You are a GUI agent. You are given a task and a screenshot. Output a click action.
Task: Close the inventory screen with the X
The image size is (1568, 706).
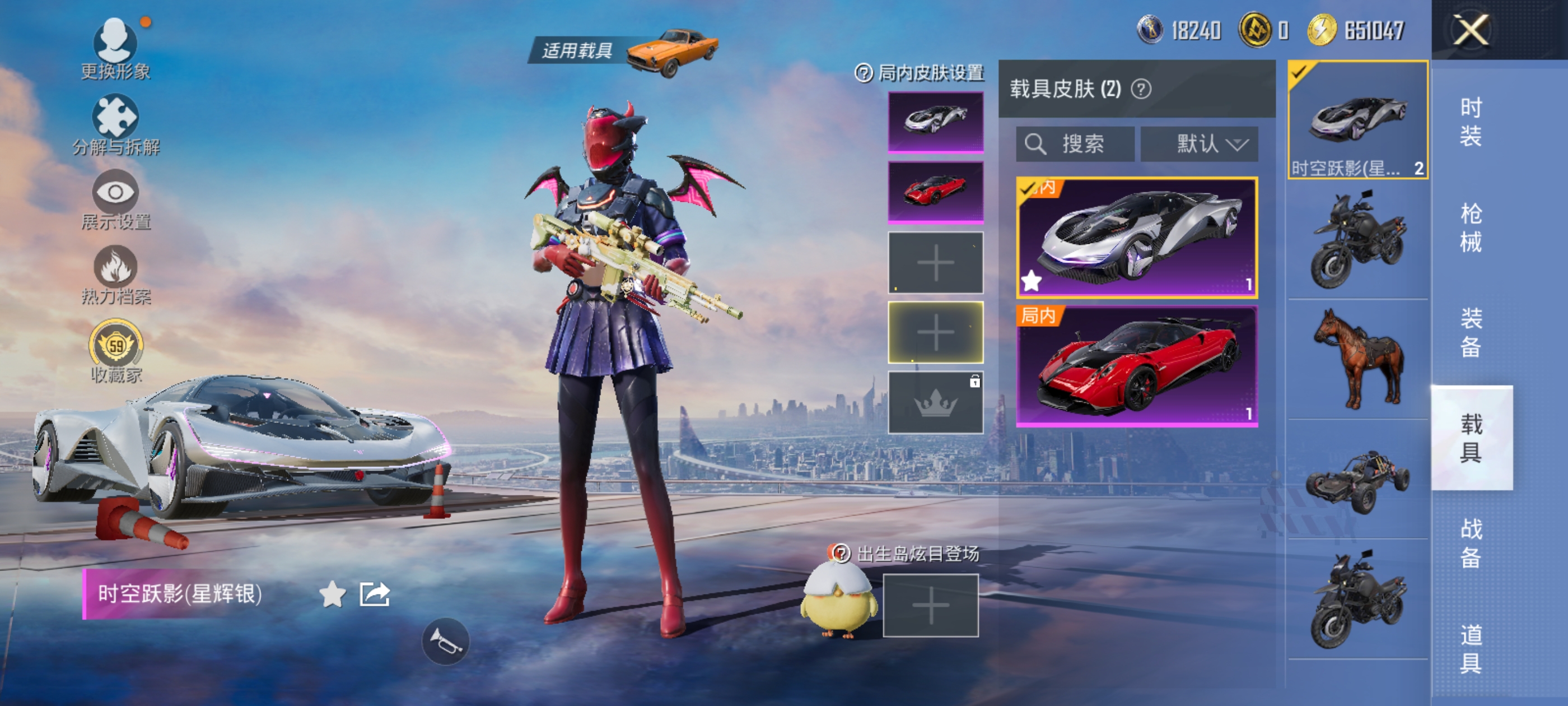point(1471,30)
